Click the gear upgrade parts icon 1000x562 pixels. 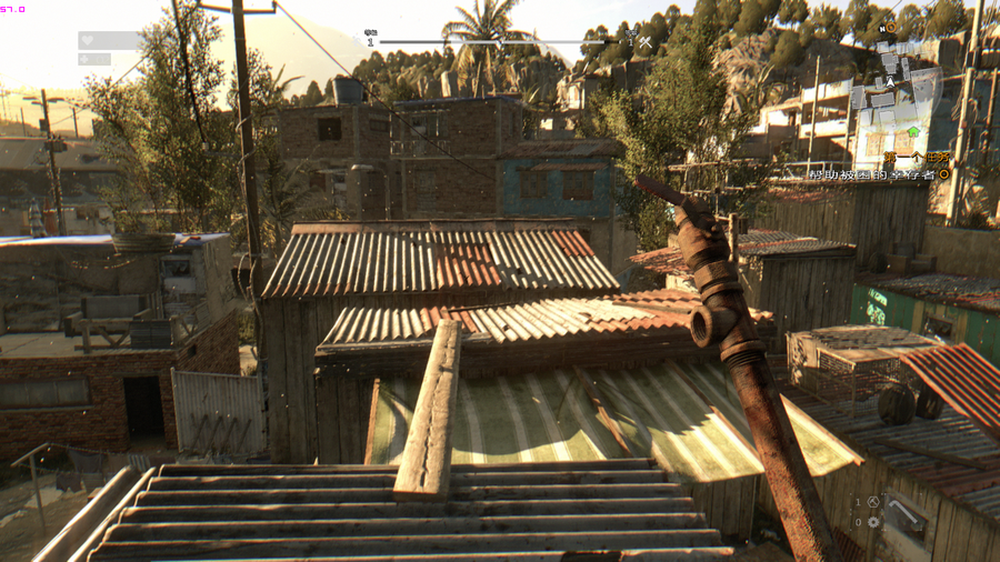[x=874, y=522]
